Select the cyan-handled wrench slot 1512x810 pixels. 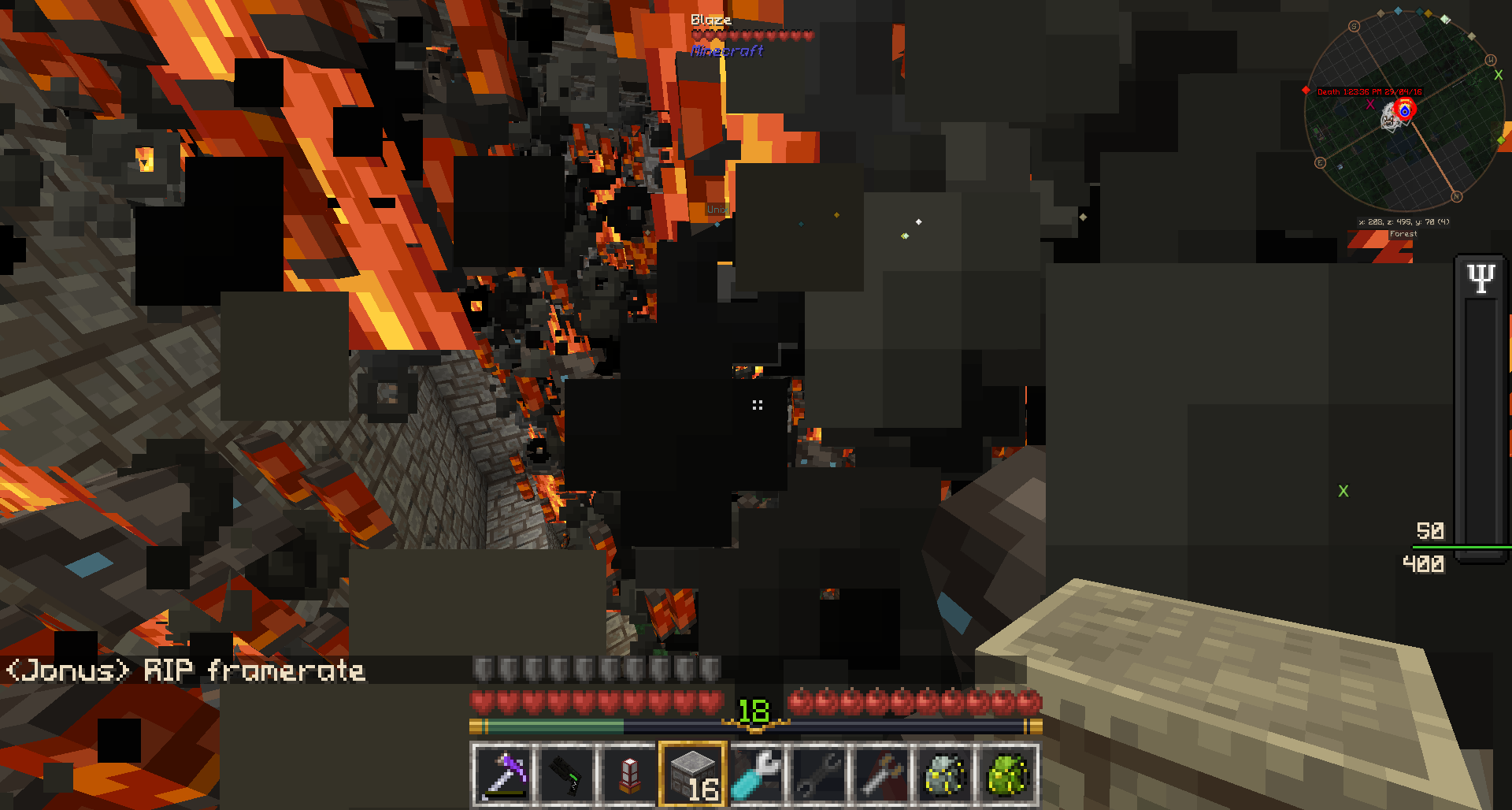755,774
